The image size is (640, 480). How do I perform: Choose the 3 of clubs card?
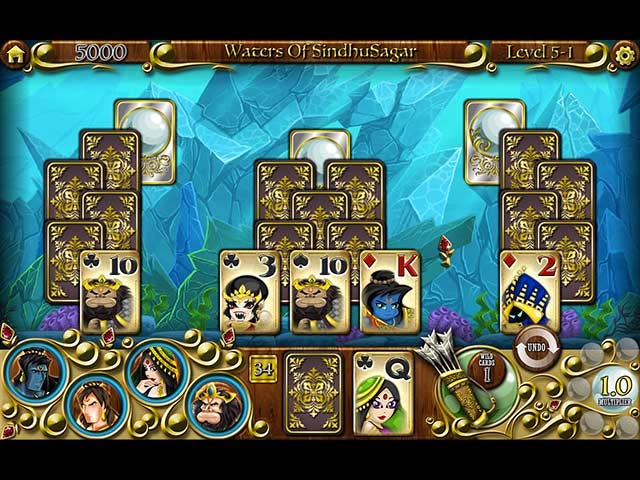coord(250,291)
